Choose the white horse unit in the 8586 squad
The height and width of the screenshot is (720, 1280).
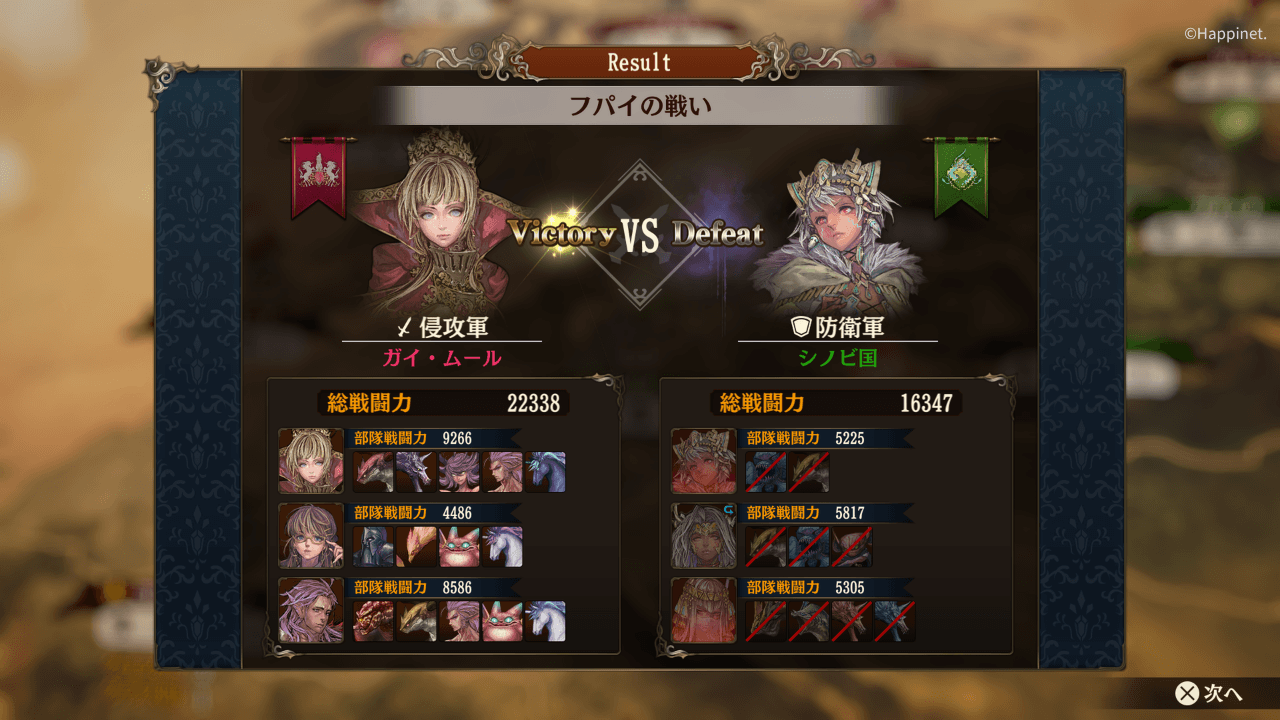[546, 621]
